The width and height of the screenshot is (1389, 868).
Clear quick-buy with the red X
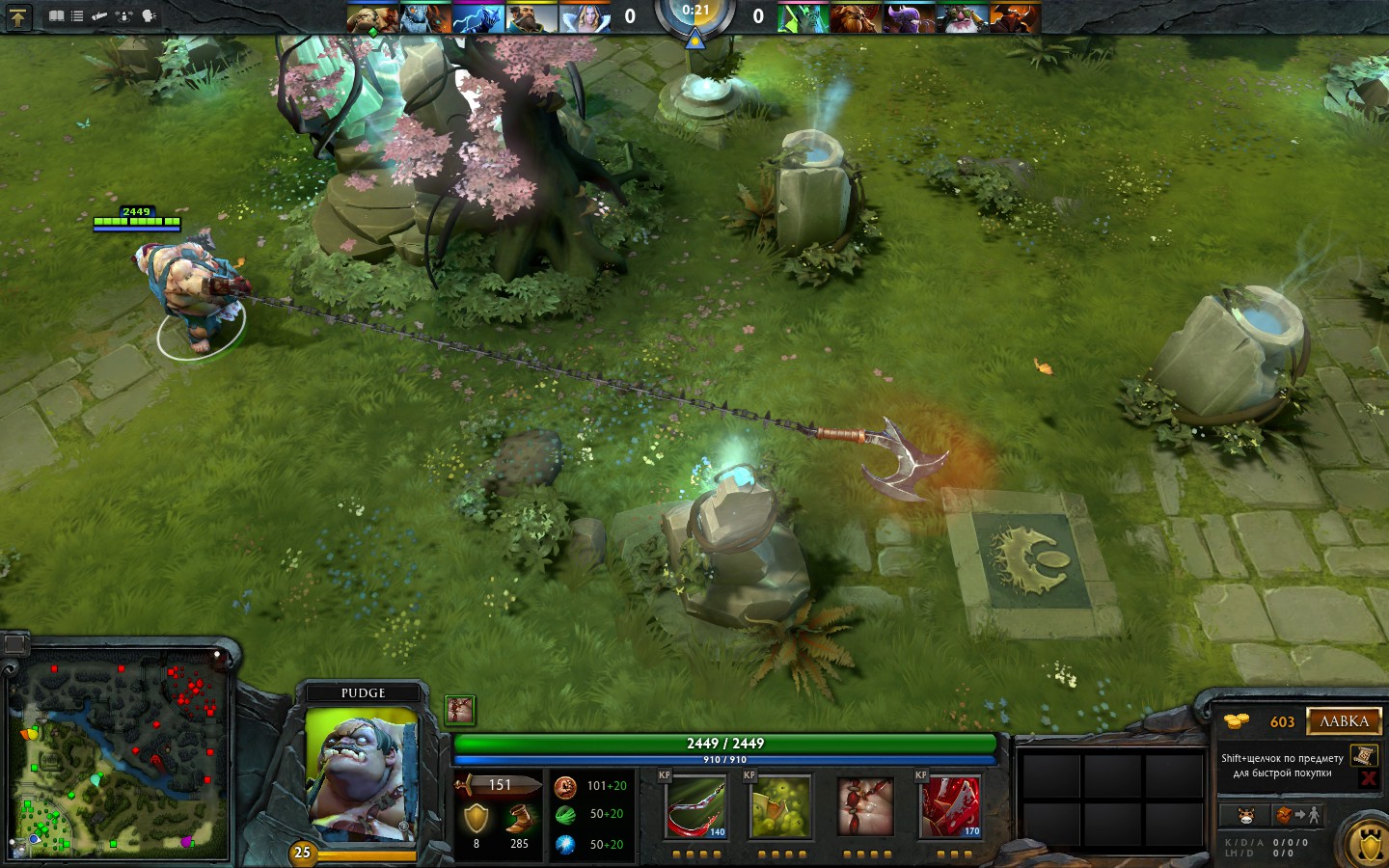point(1368,778)
